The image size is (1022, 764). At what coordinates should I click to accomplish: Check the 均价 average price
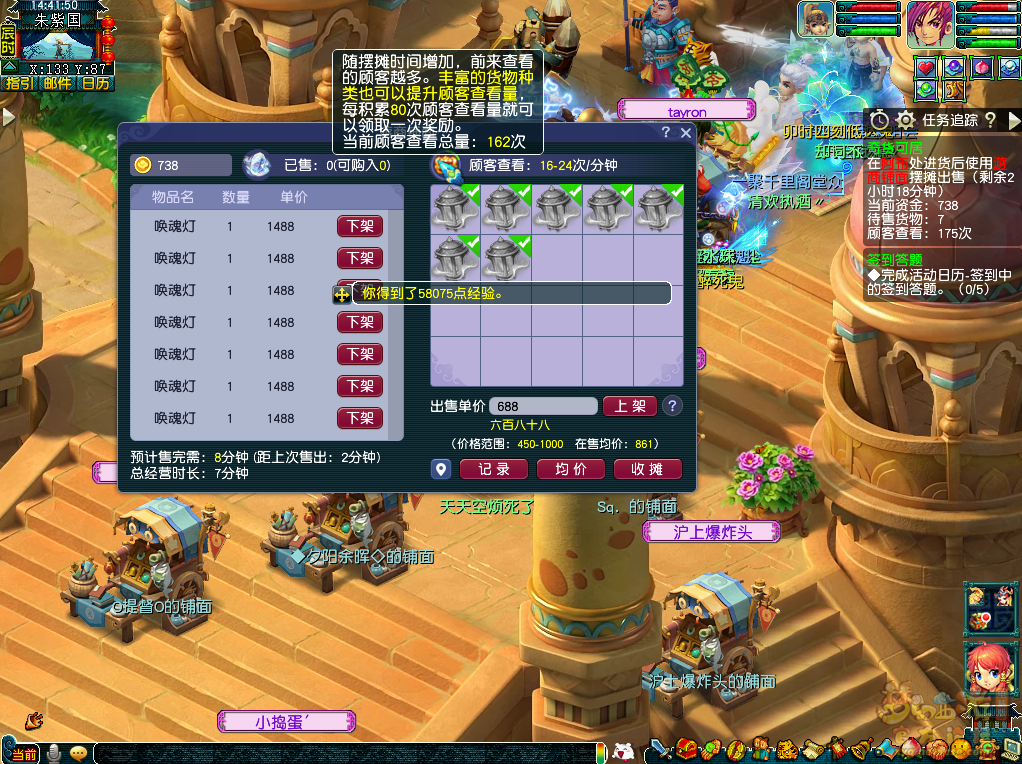point(571,469)
